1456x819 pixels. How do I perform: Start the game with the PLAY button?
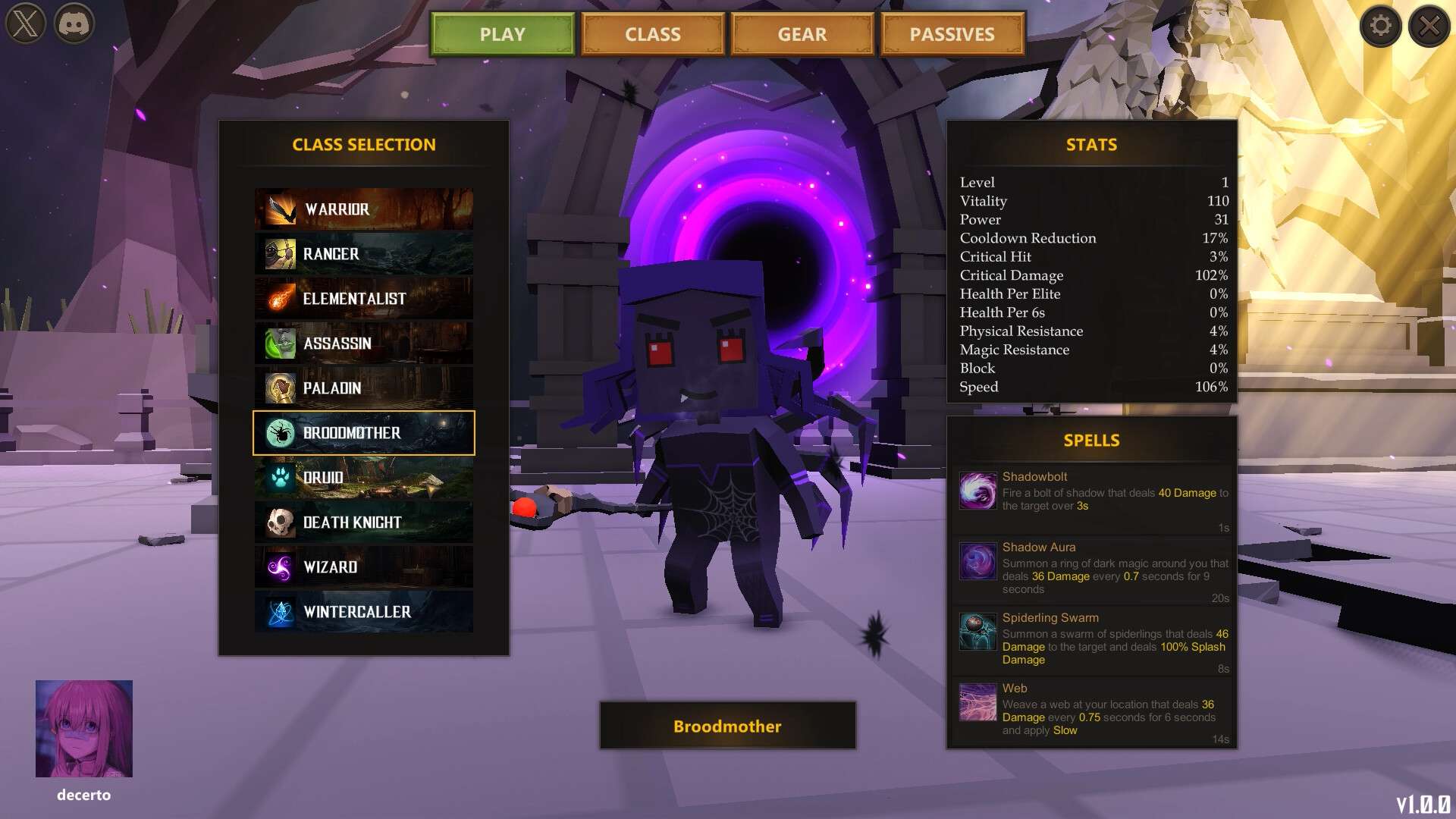coord(502,34)
